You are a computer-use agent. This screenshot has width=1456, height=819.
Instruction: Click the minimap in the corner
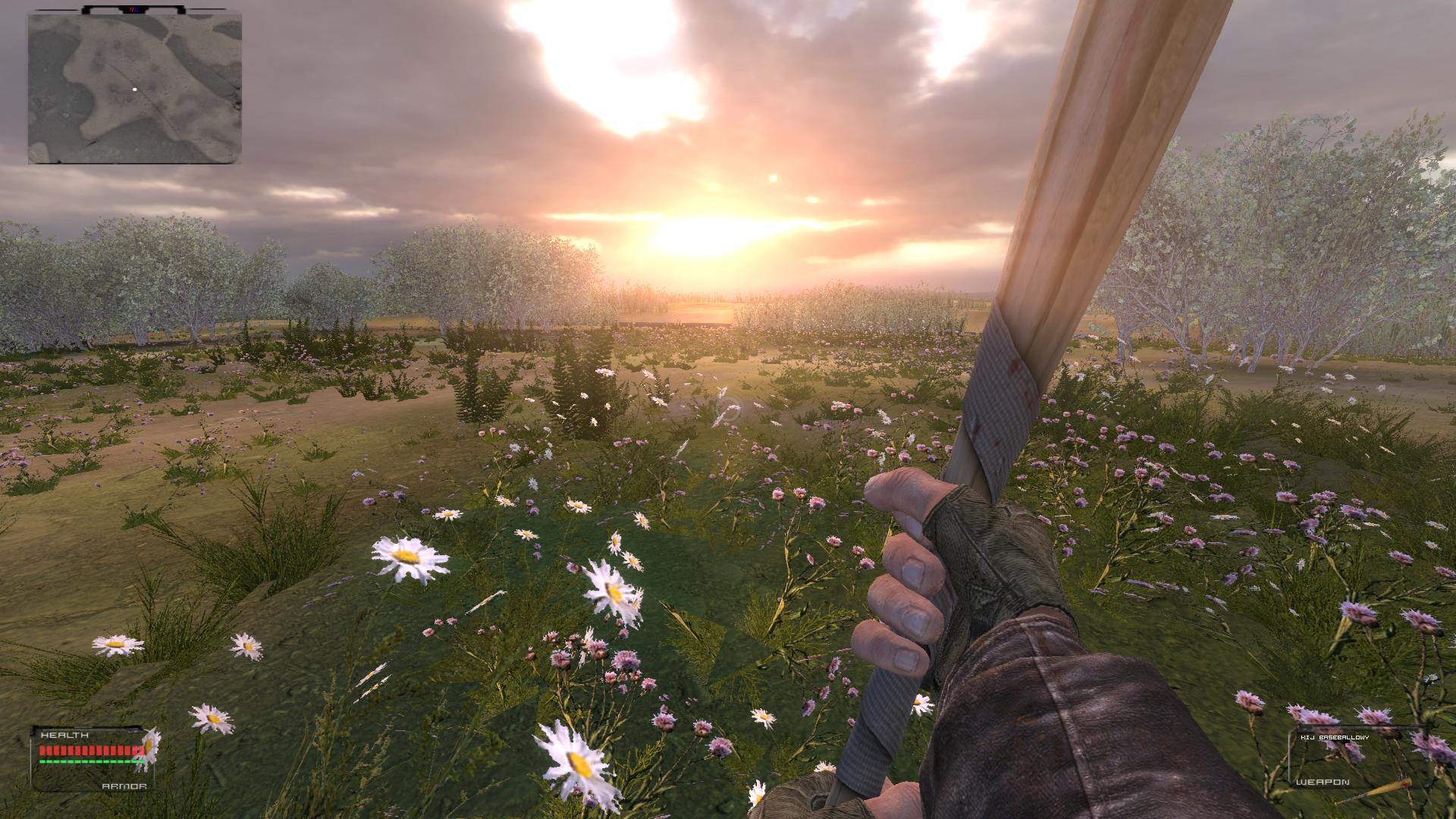point(134,88)
